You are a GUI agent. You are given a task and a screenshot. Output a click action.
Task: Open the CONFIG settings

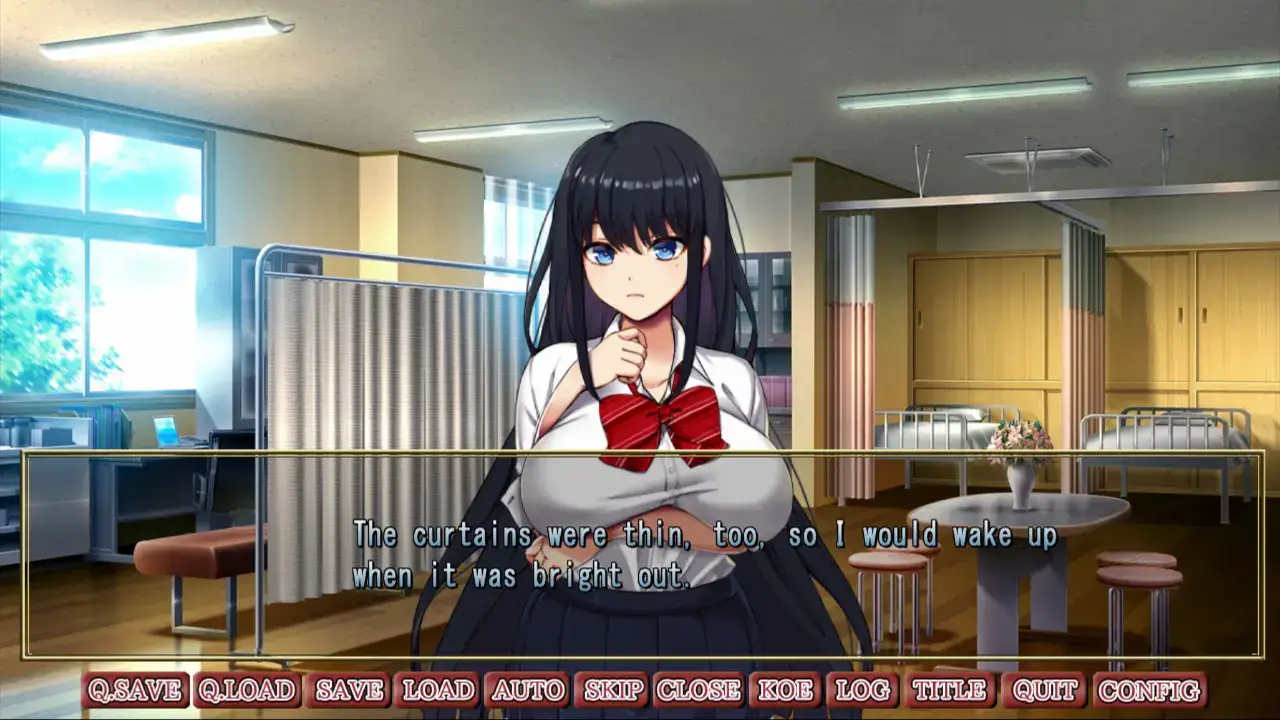1150,690
